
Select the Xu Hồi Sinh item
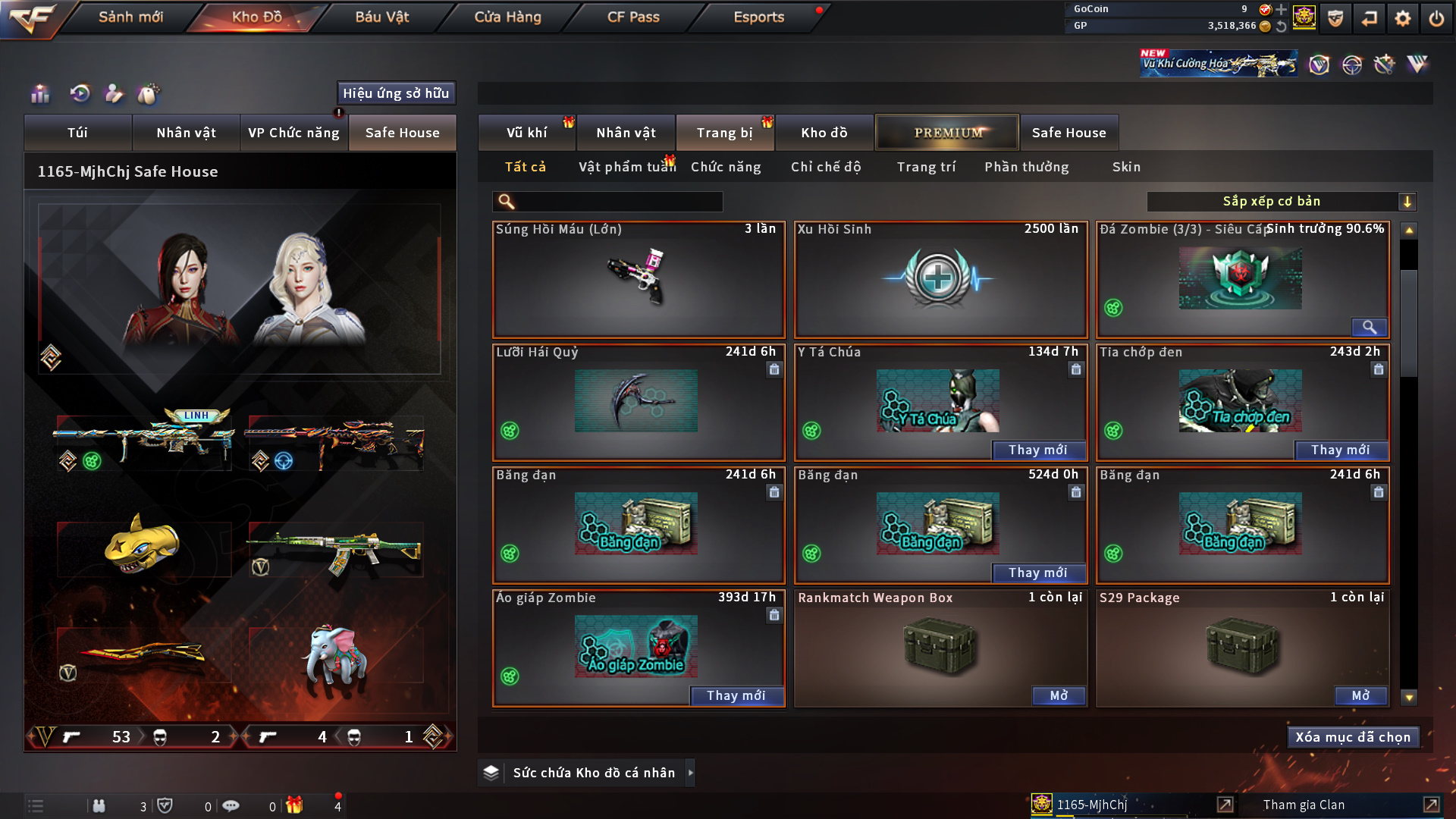tap(940, 280)
